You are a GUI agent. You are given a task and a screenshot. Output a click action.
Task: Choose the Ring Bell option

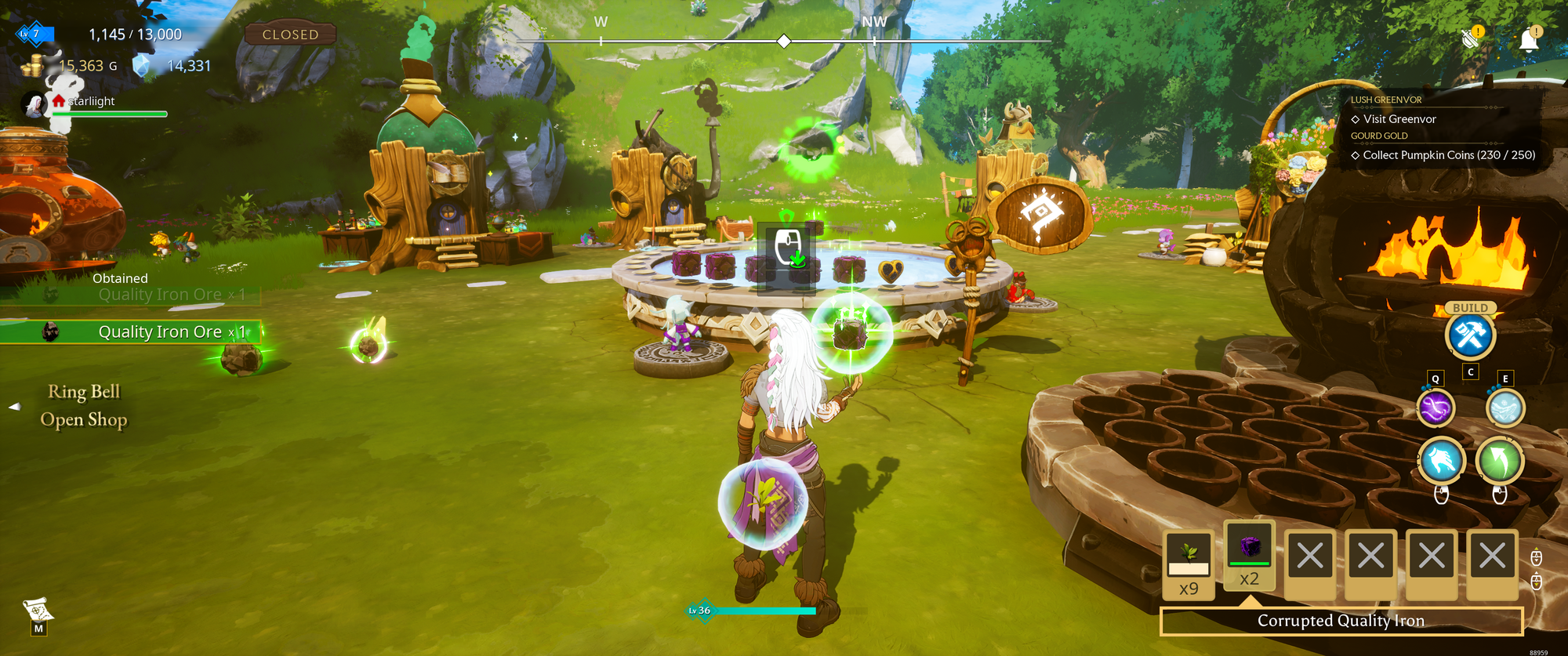pyautogui.click(x=84, y=392)
